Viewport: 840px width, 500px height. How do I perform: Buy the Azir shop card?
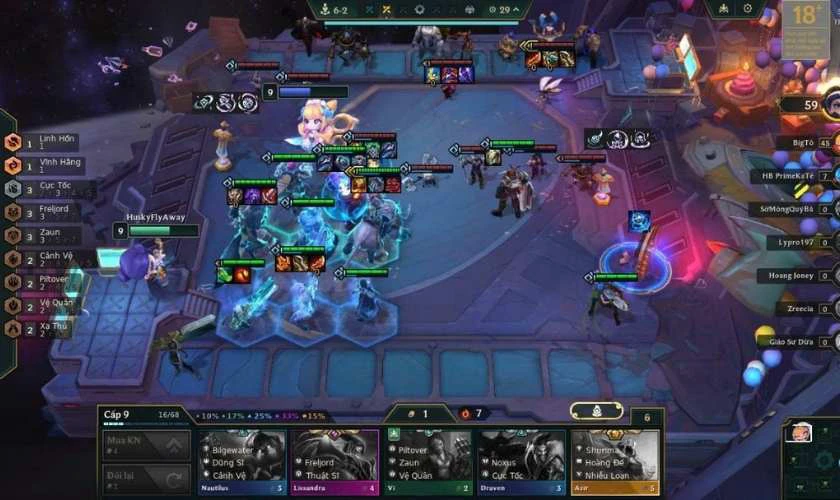(614, 461)
